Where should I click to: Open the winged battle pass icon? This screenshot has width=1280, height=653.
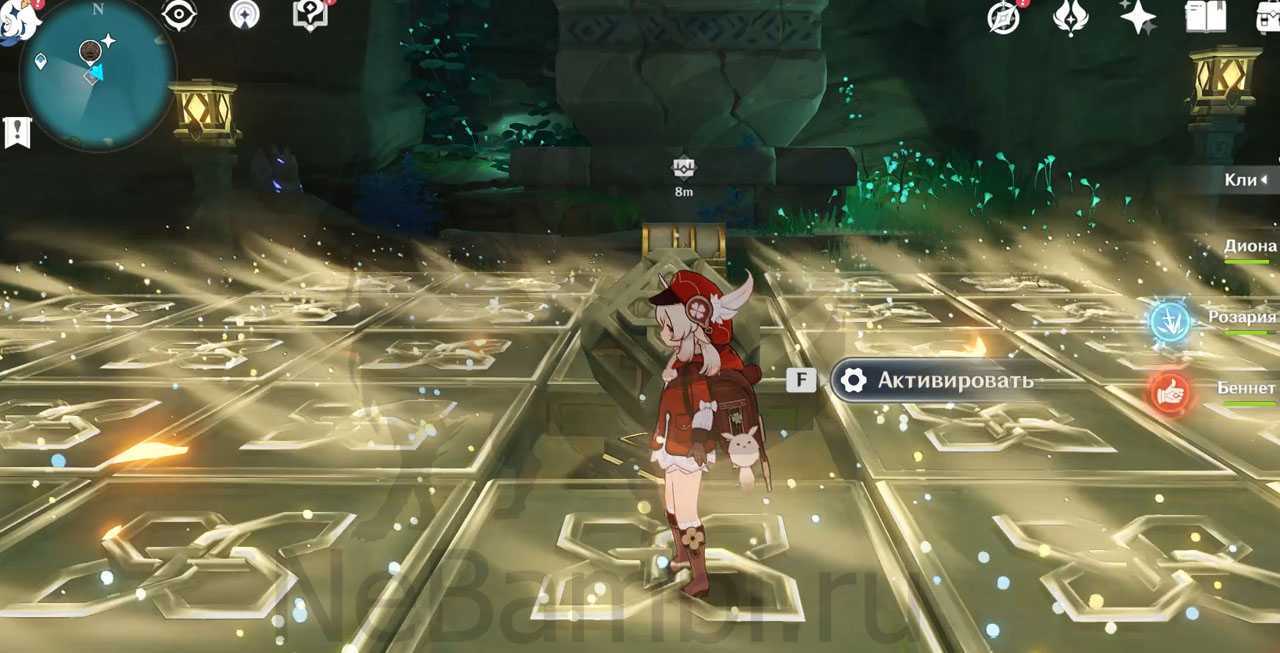click(1070, 17)
